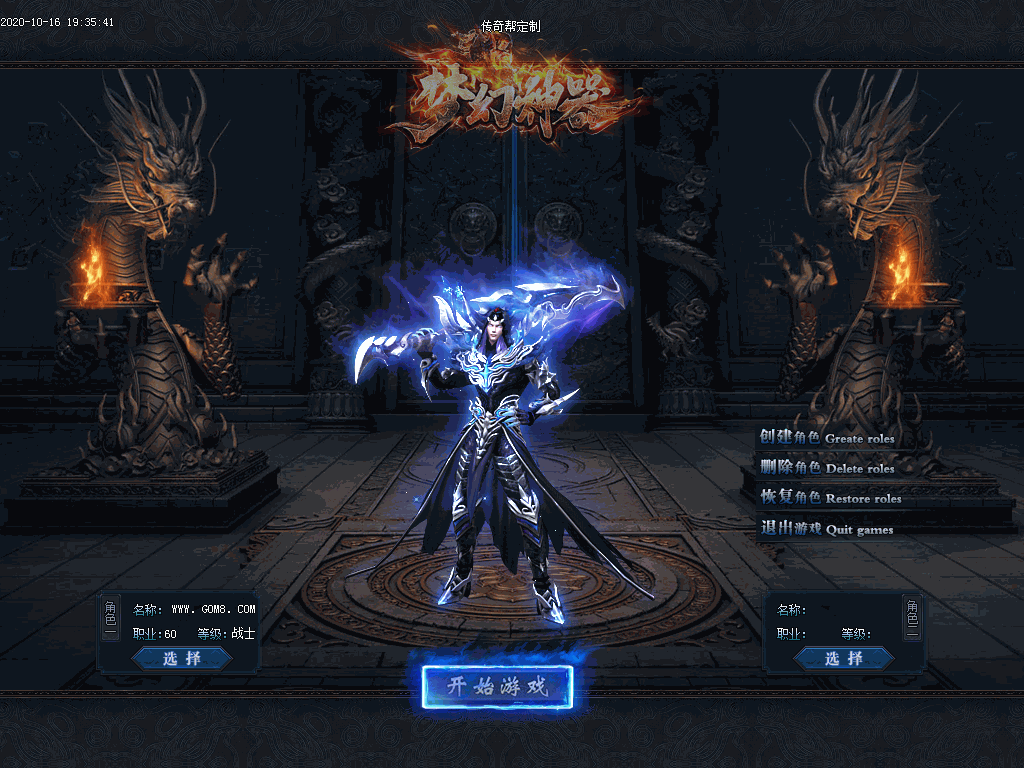Select the WWW.GOM8.COM character slot button

point(182,658)
